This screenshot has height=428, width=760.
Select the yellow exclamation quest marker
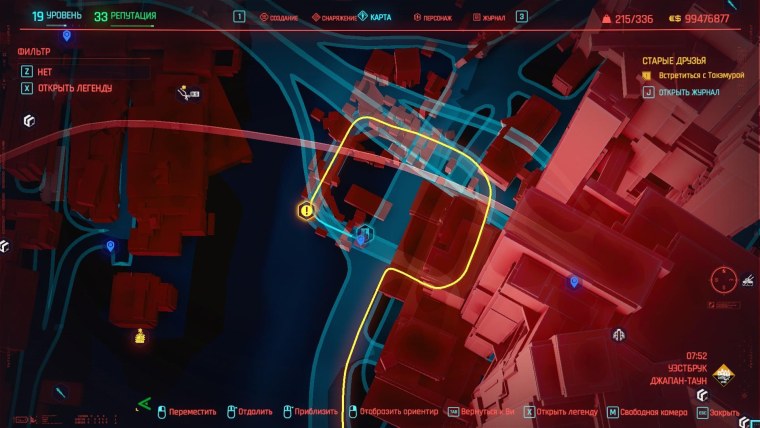307,210
